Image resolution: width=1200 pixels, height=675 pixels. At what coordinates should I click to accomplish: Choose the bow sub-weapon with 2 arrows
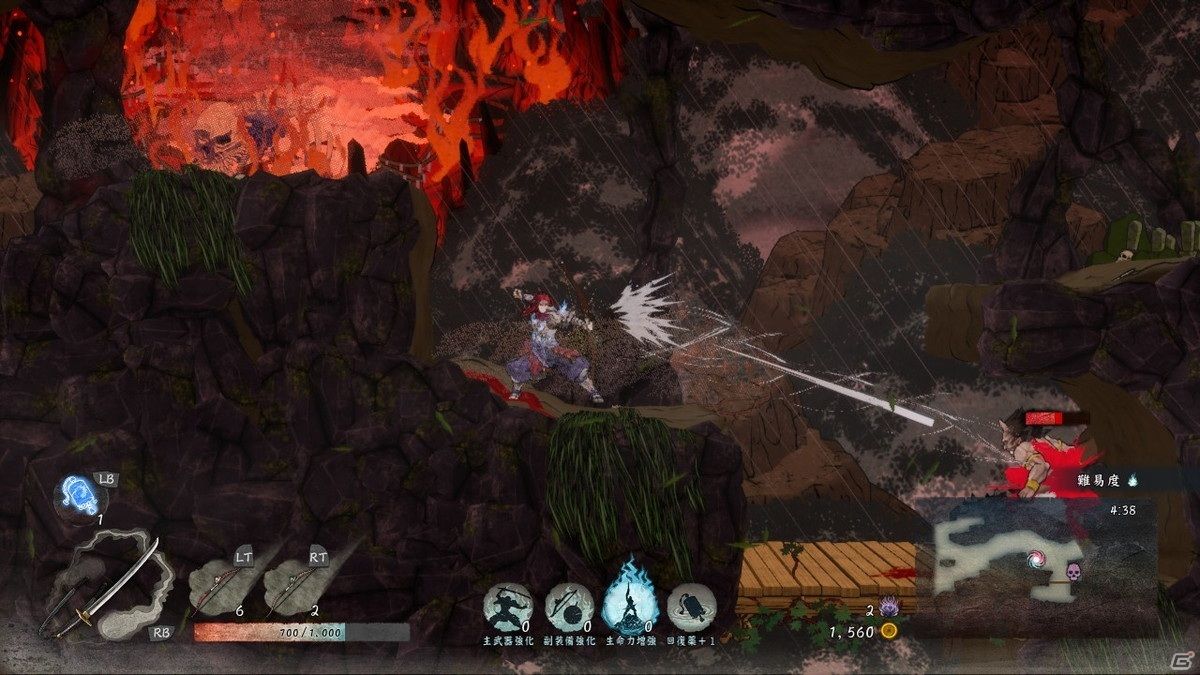click(291, 586)
